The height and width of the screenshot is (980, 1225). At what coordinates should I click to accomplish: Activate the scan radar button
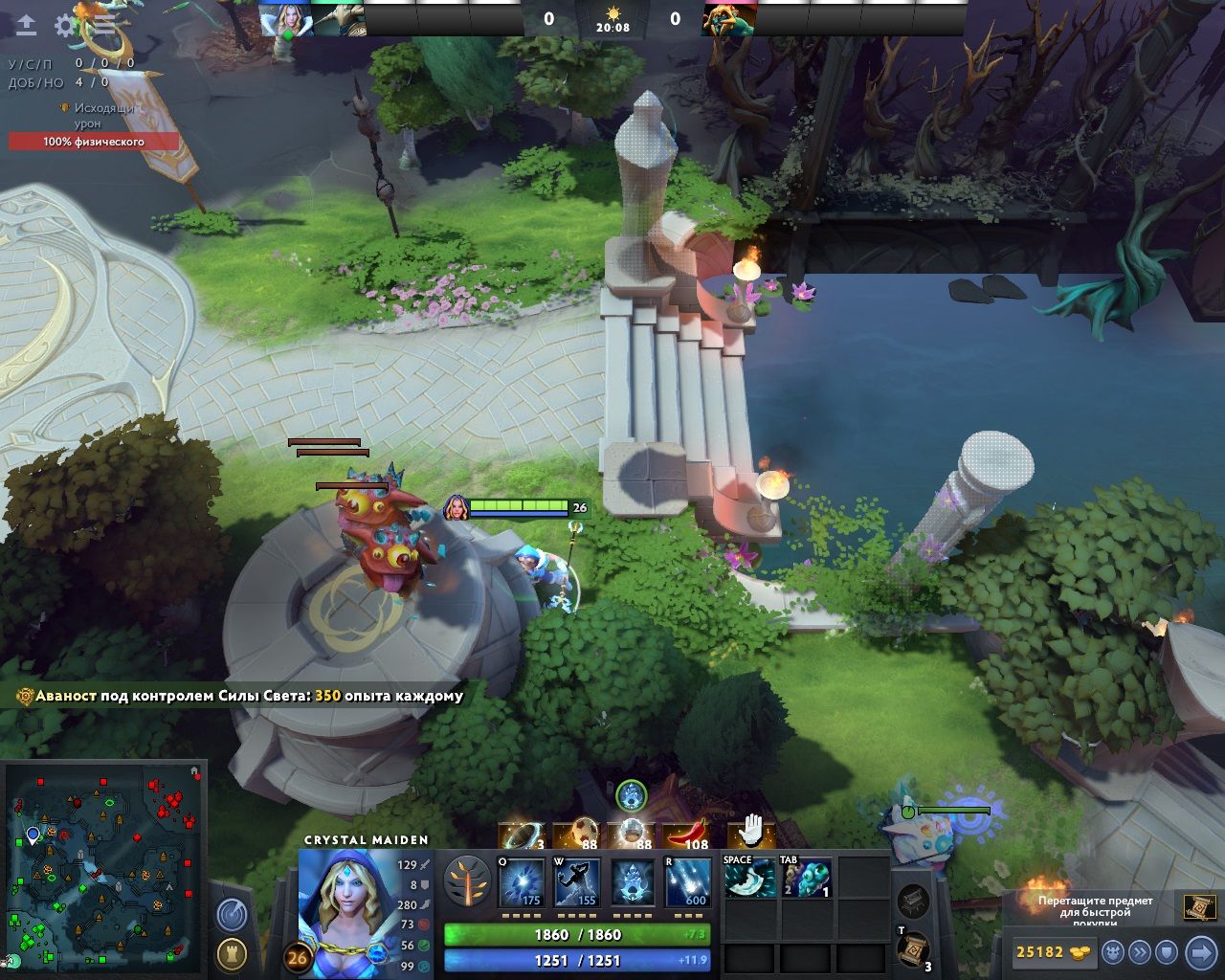[x=231, y=915]
